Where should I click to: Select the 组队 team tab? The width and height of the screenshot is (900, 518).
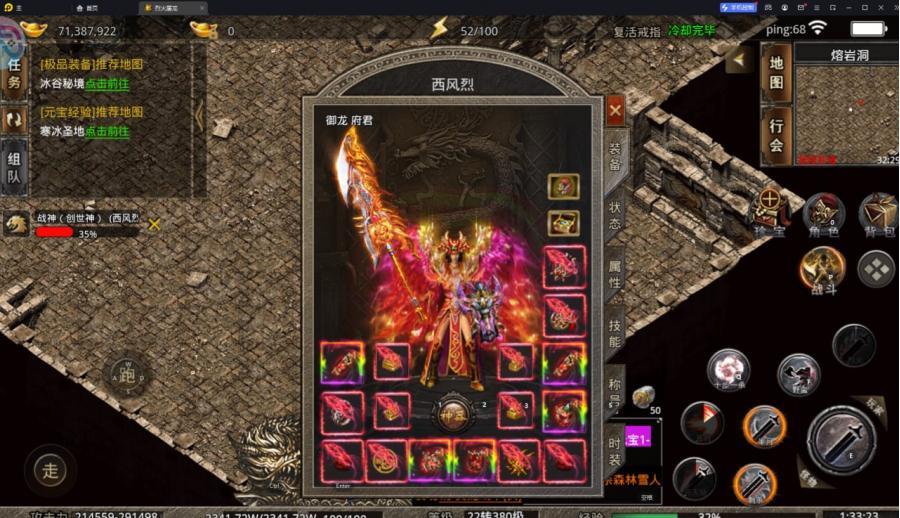coord(14,167)
